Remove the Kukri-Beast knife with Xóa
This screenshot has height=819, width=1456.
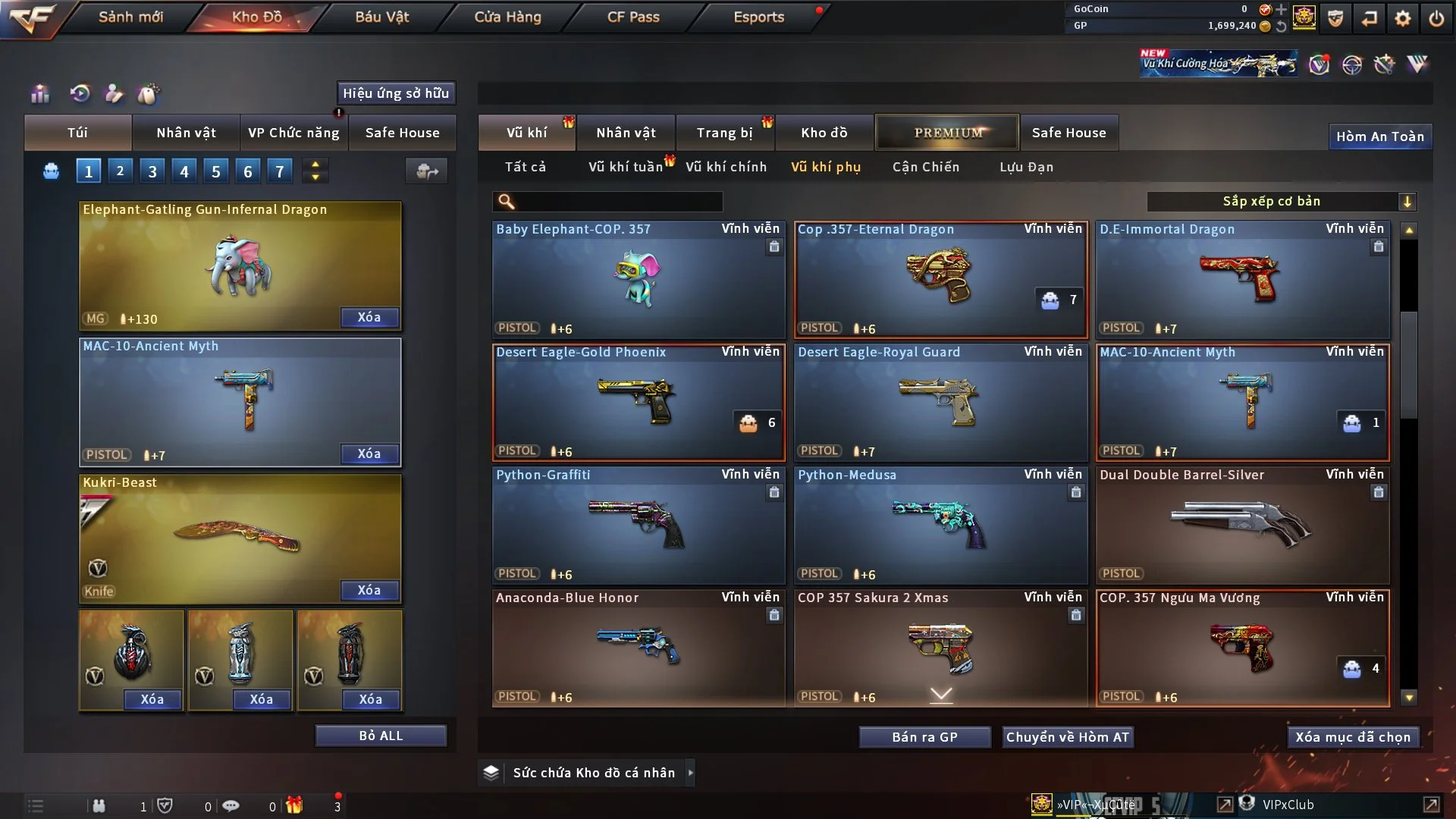[x=369, y=590]
